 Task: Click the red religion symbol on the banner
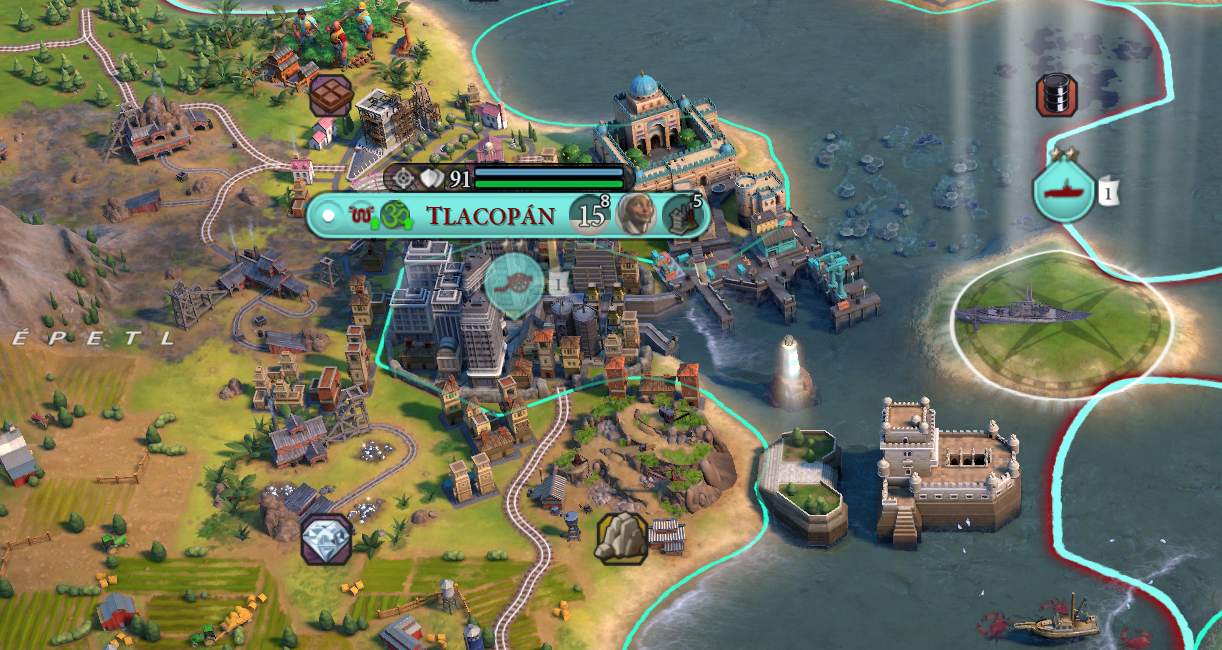point(362,214)
